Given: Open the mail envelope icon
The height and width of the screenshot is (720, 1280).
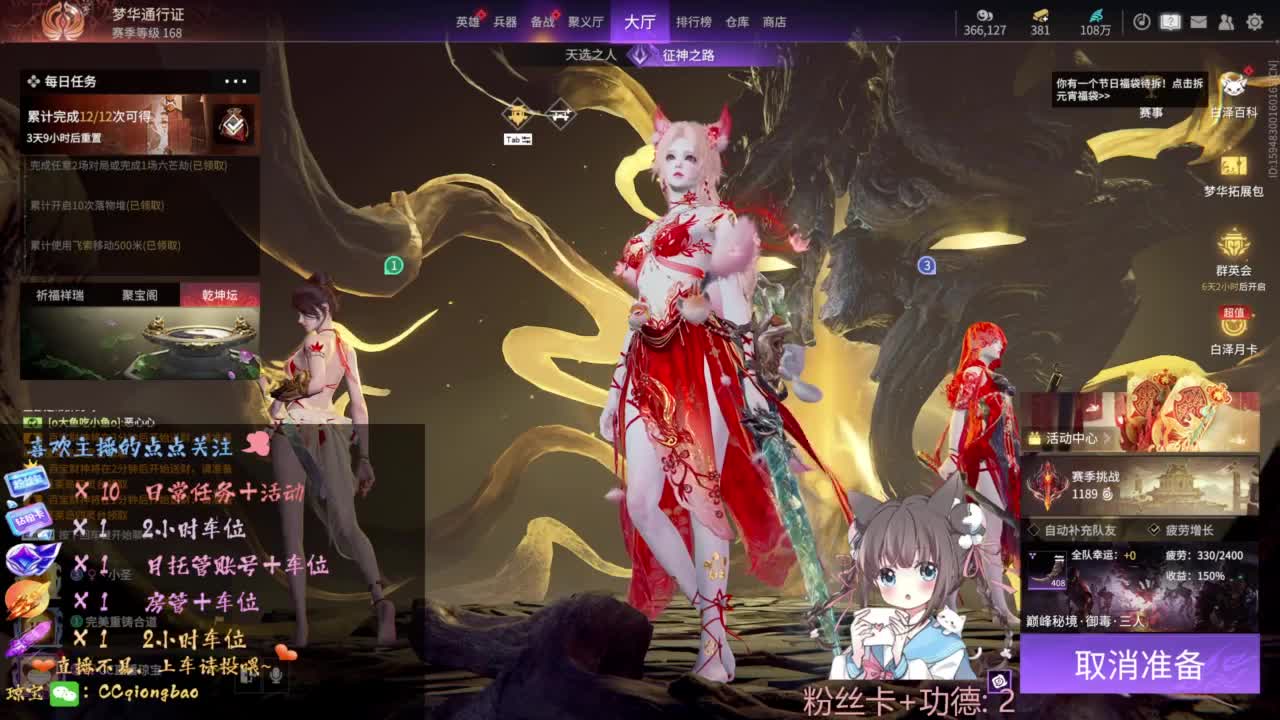Looking at the screenshot, I should point(1198,22).
